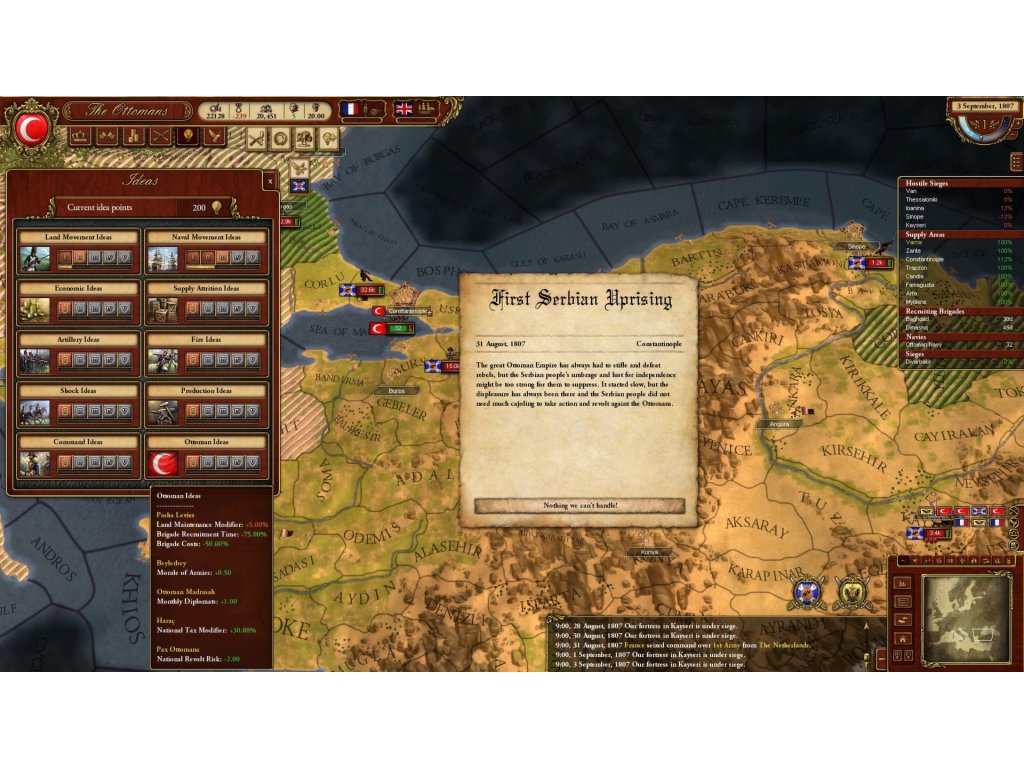Image resolution: width=1024 pixels, height=768 pixels.
Task: Click the French flag in top bar
Action: coord(349,108)
